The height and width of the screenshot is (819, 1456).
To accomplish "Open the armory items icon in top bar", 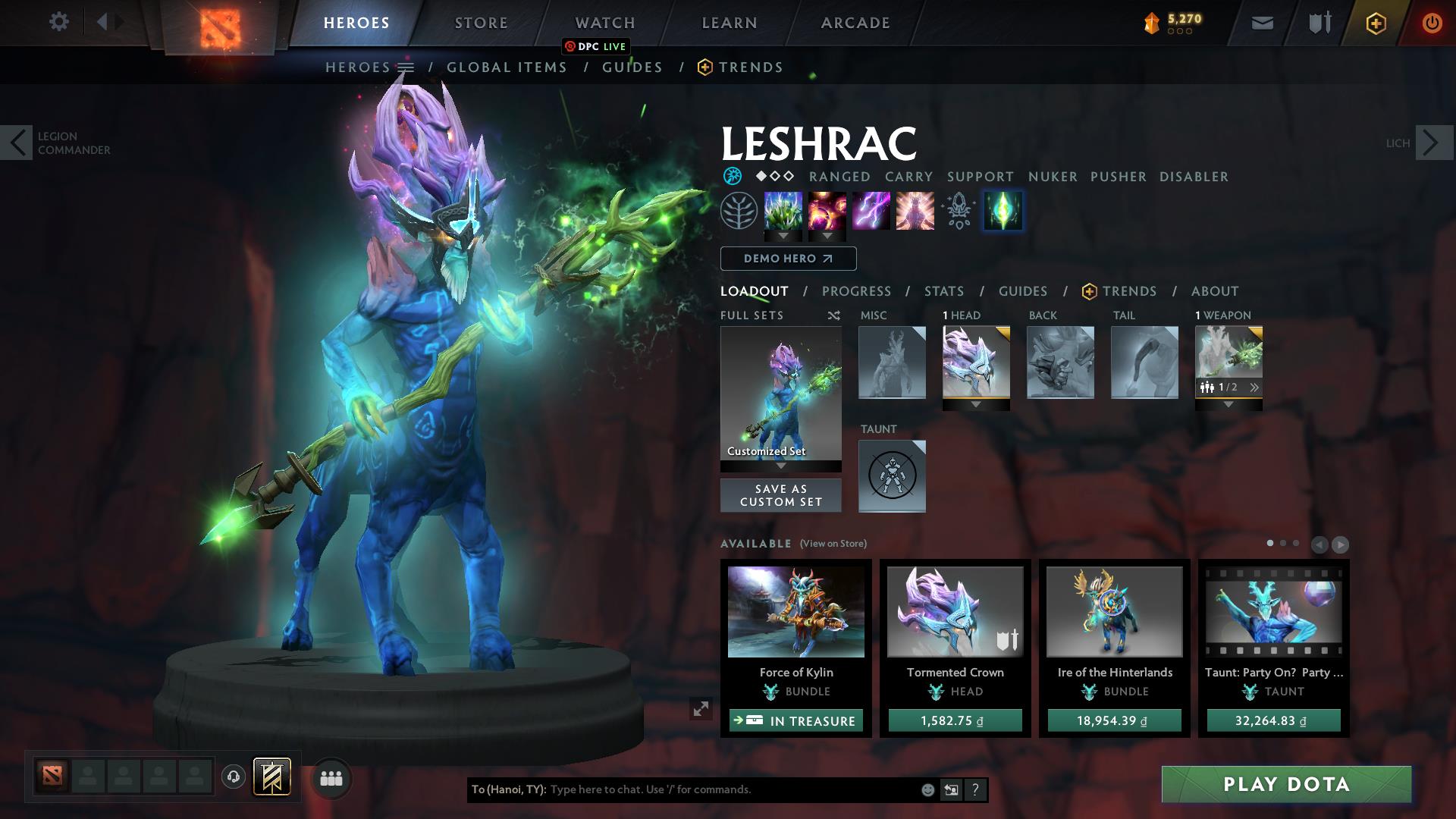I will click(x=1318, y=22).
